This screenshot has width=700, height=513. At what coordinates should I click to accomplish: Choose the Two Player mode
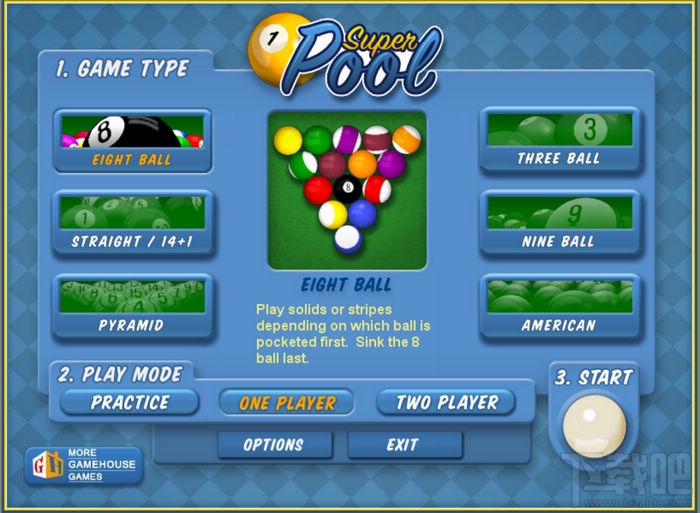tap(446, 403)
